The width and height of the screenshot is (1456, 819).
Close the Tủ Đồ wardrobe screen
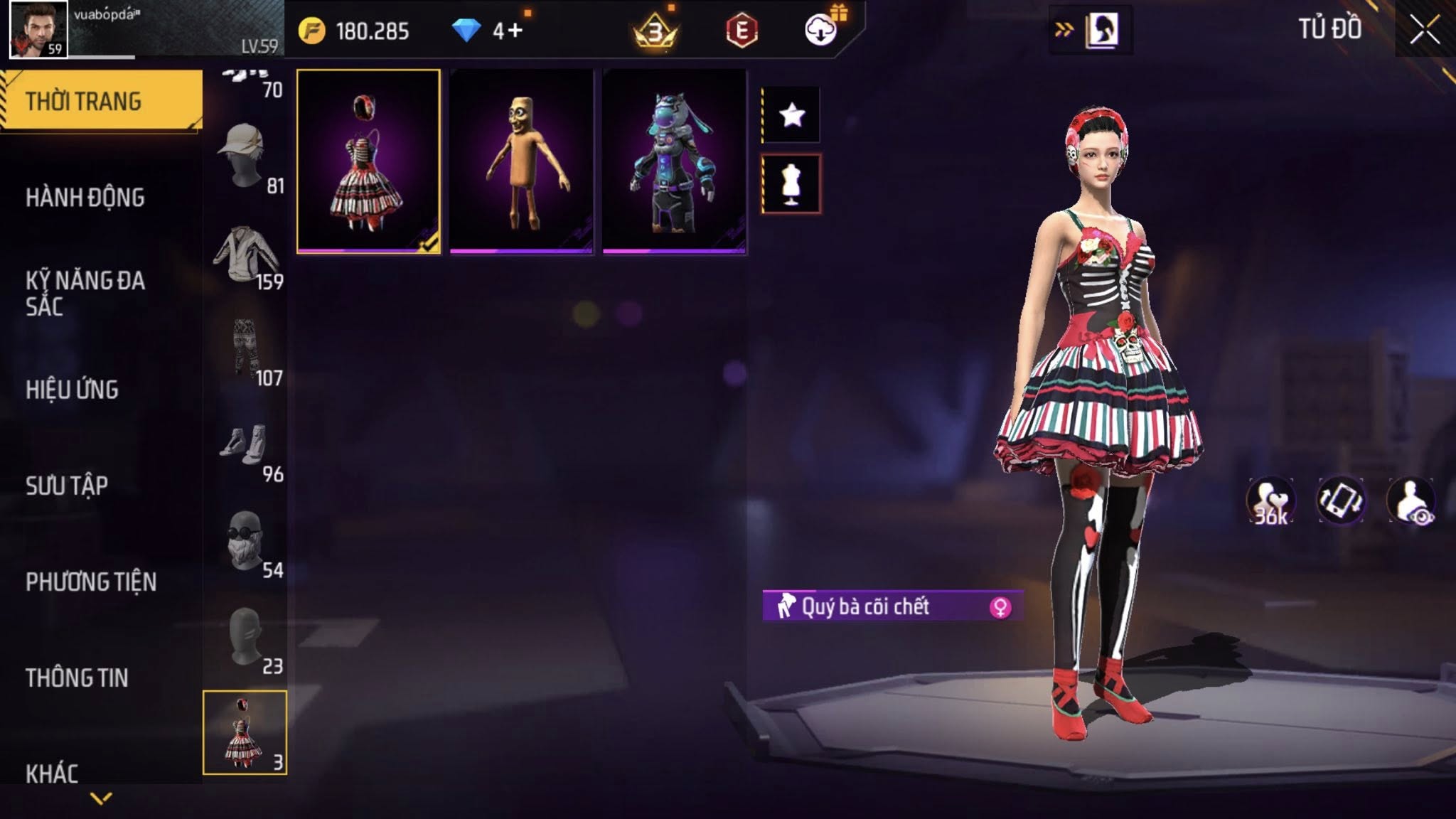coord(1425,31)
